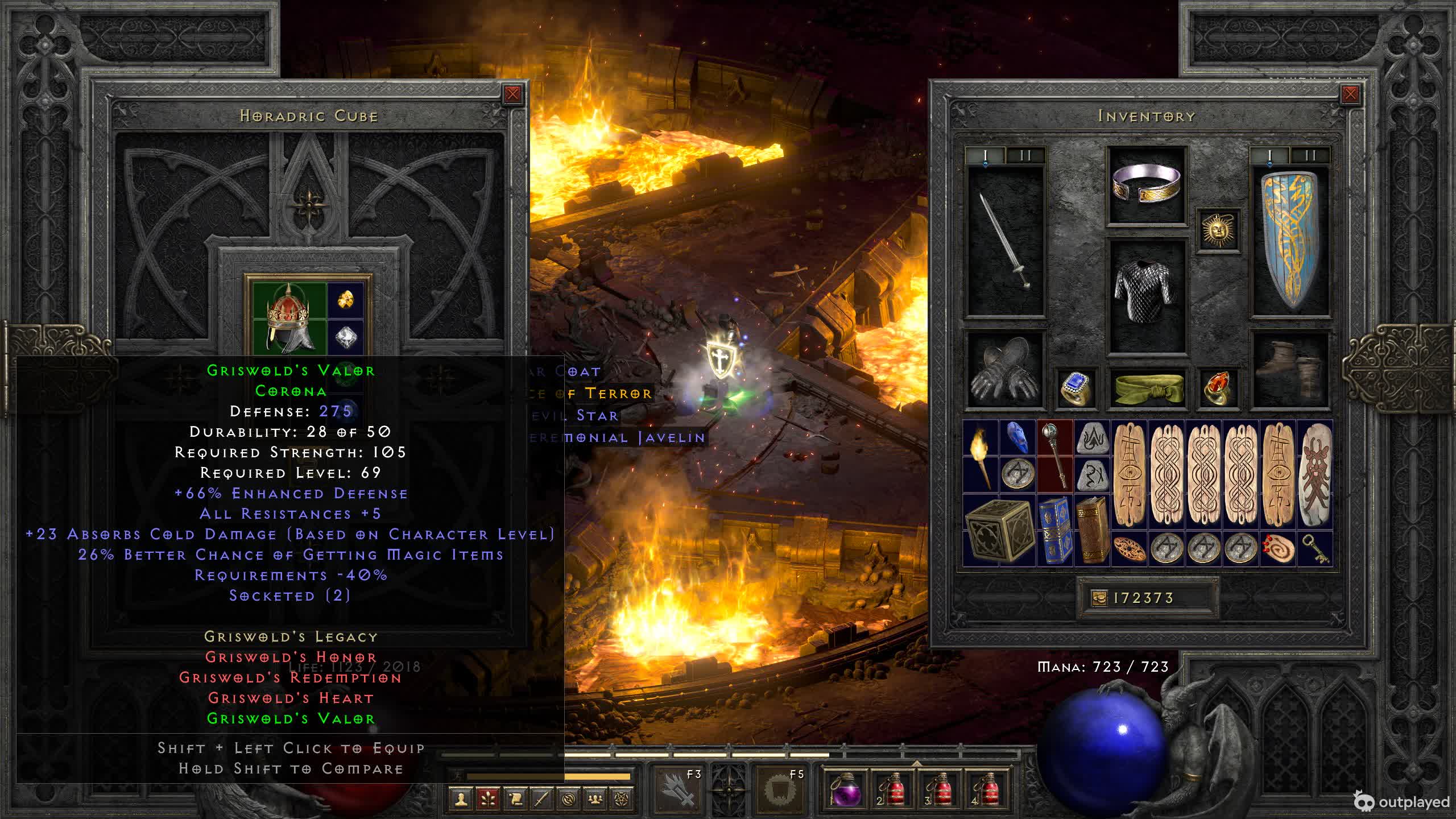Viewport: 1456px width, 819px height.
Task: Select the white diamond gem in cube
Action: (345, 337)
